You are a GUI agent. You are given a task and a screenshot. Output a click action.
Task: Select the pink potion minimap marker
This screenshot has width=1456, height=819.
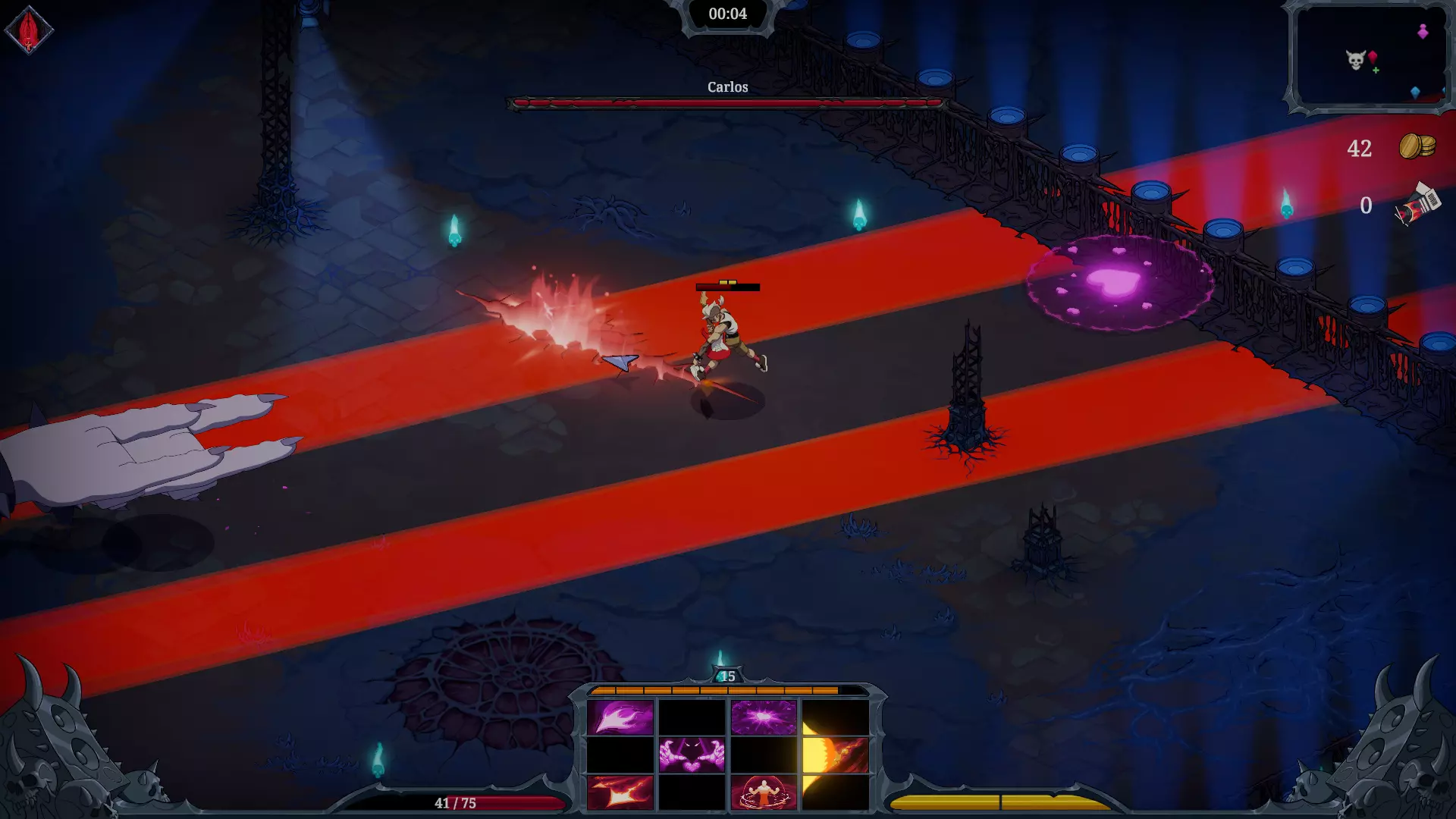(x=1423, y=31)
